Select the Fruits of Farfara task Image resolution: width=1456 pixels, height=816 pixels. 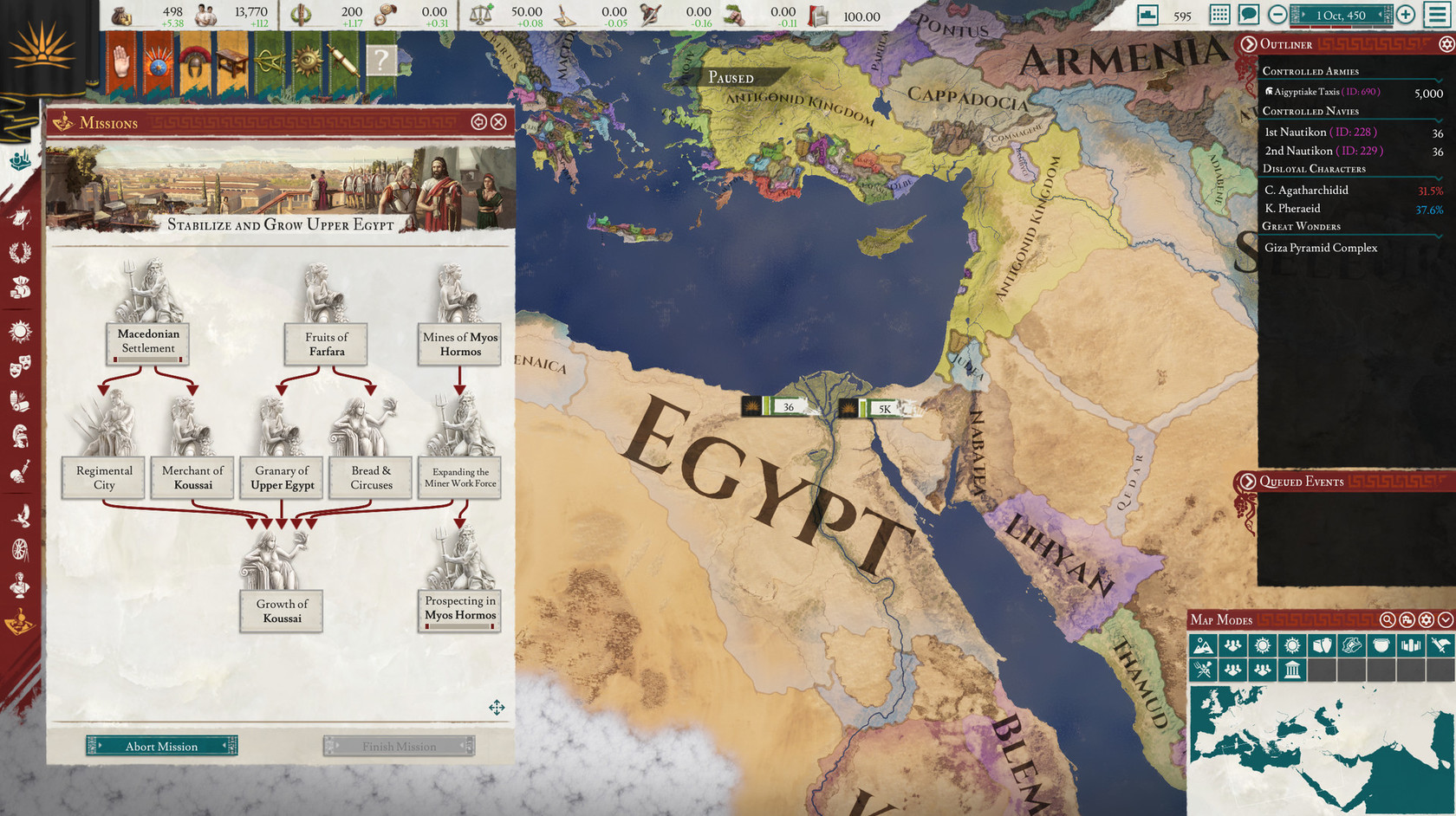[326, 344]
